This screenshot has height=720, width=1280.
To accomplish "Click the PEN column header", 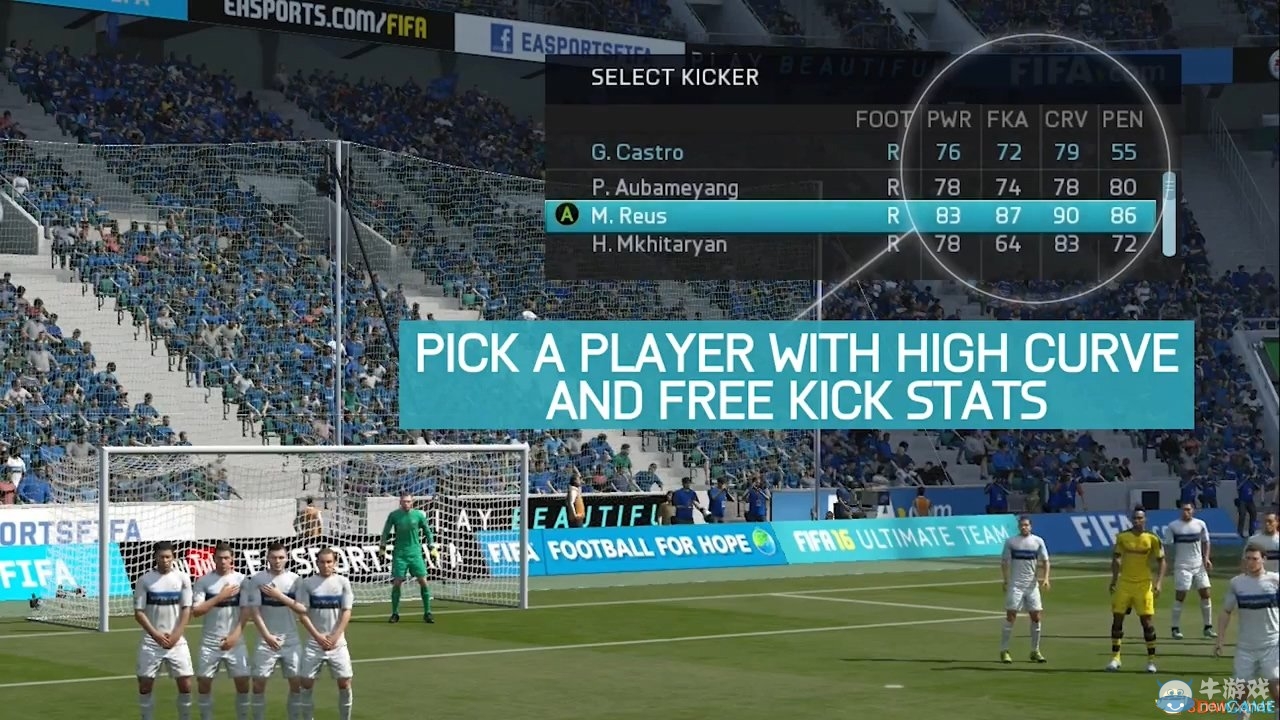I will click(x=1123, y=119).
